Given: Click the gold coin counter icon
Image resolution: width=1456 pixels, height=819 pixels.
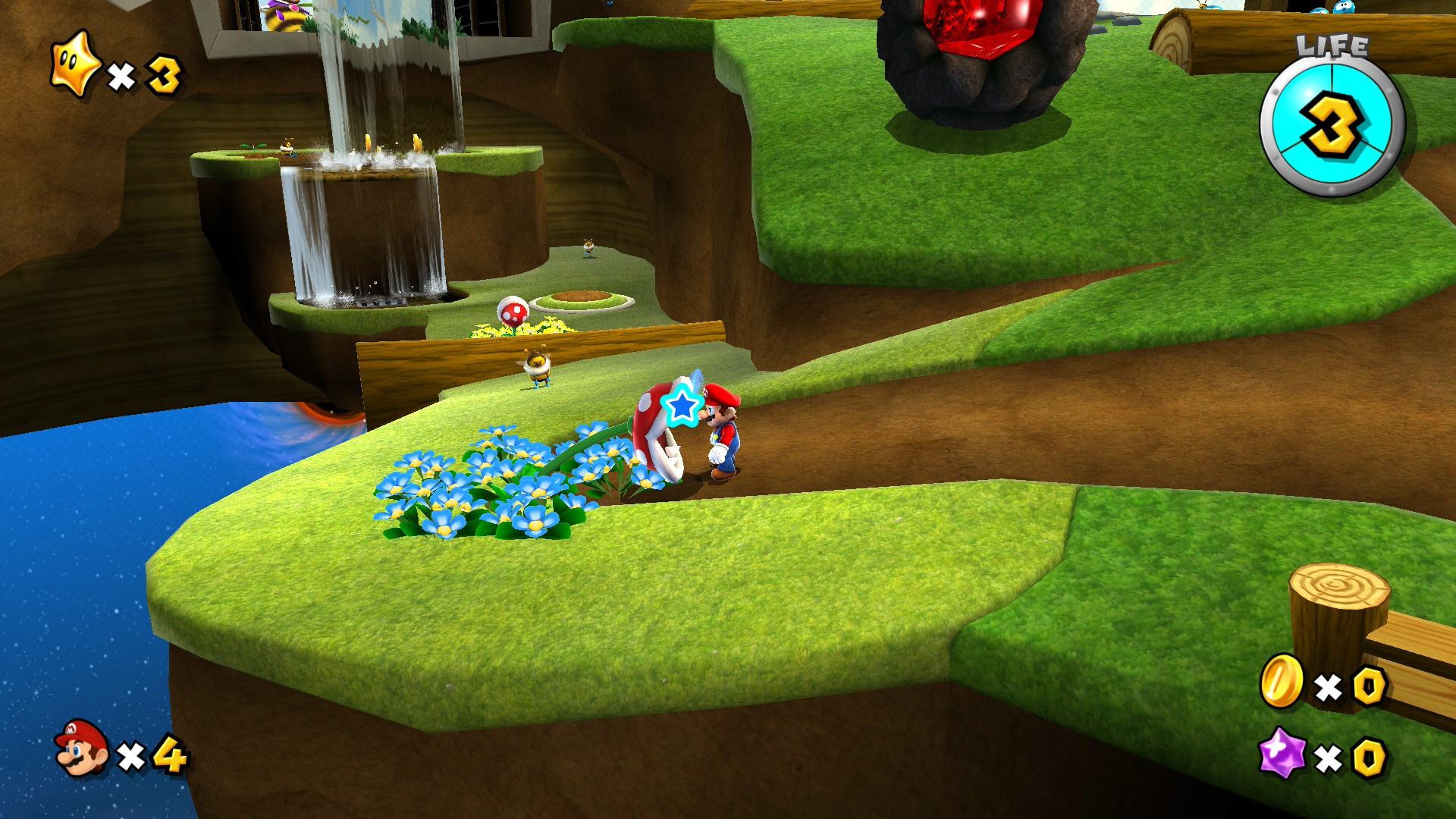Looking at the screenshot, I should point(1282,682).
